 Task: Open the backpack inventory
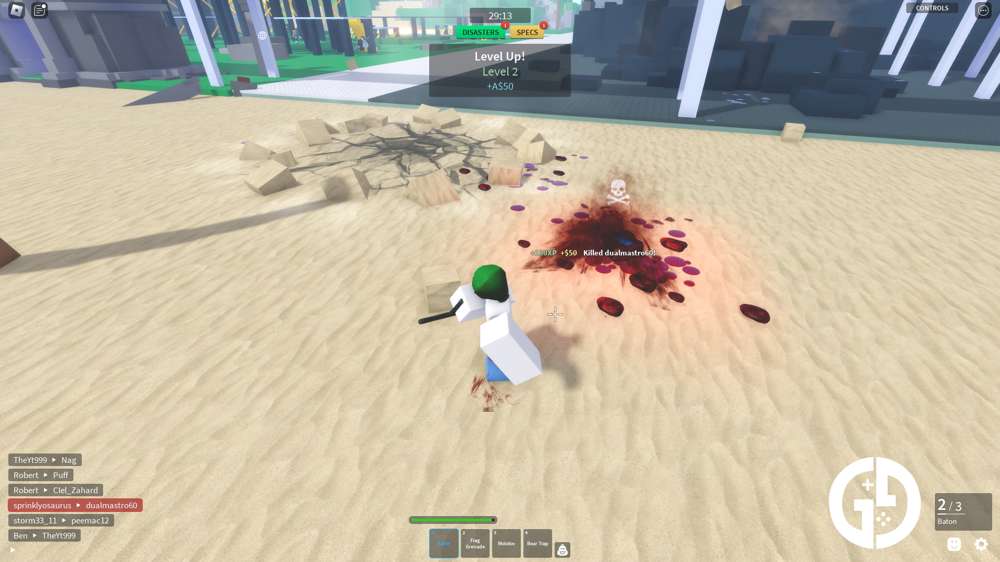(x=563, y=549)
